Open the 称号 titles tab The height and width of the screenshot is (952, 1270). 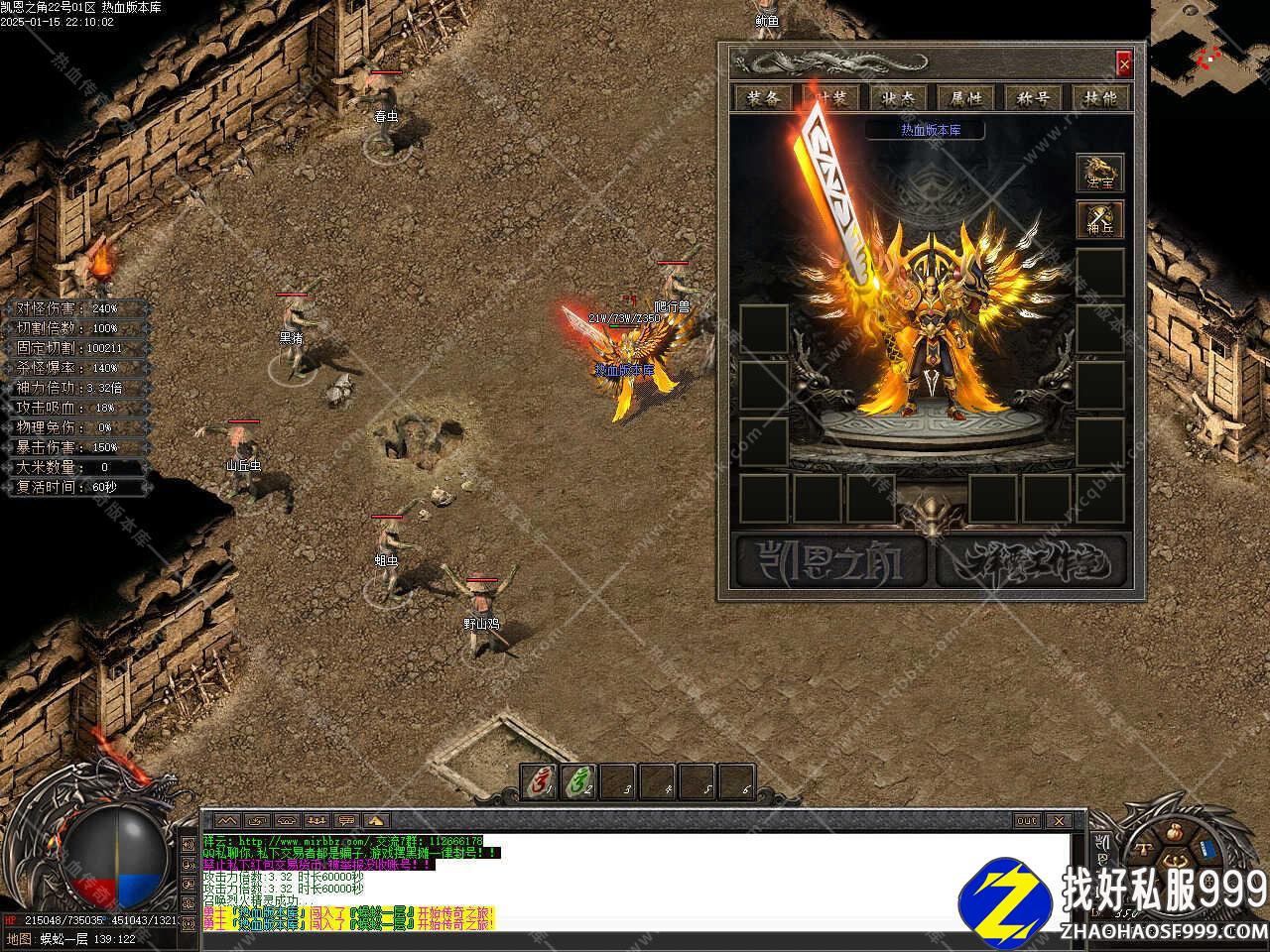[1034, 98]
